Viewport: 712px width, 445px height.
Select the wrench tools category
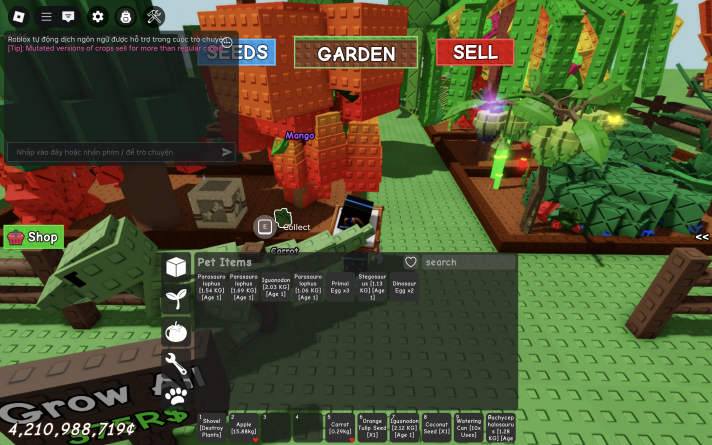pyautogui.click(x=176, y=362)
